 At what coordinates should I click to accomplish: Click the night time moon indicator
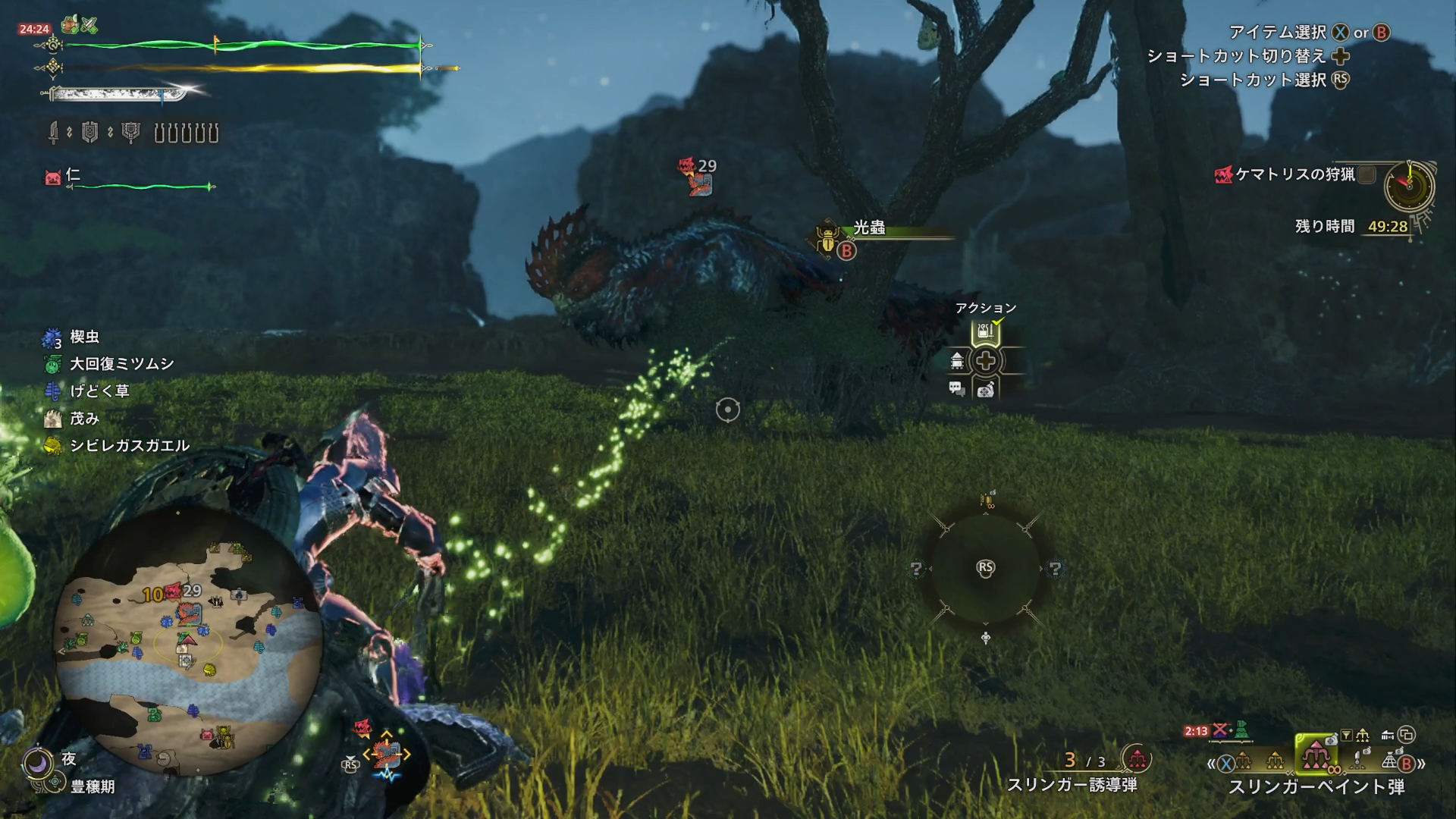(36, 762)
